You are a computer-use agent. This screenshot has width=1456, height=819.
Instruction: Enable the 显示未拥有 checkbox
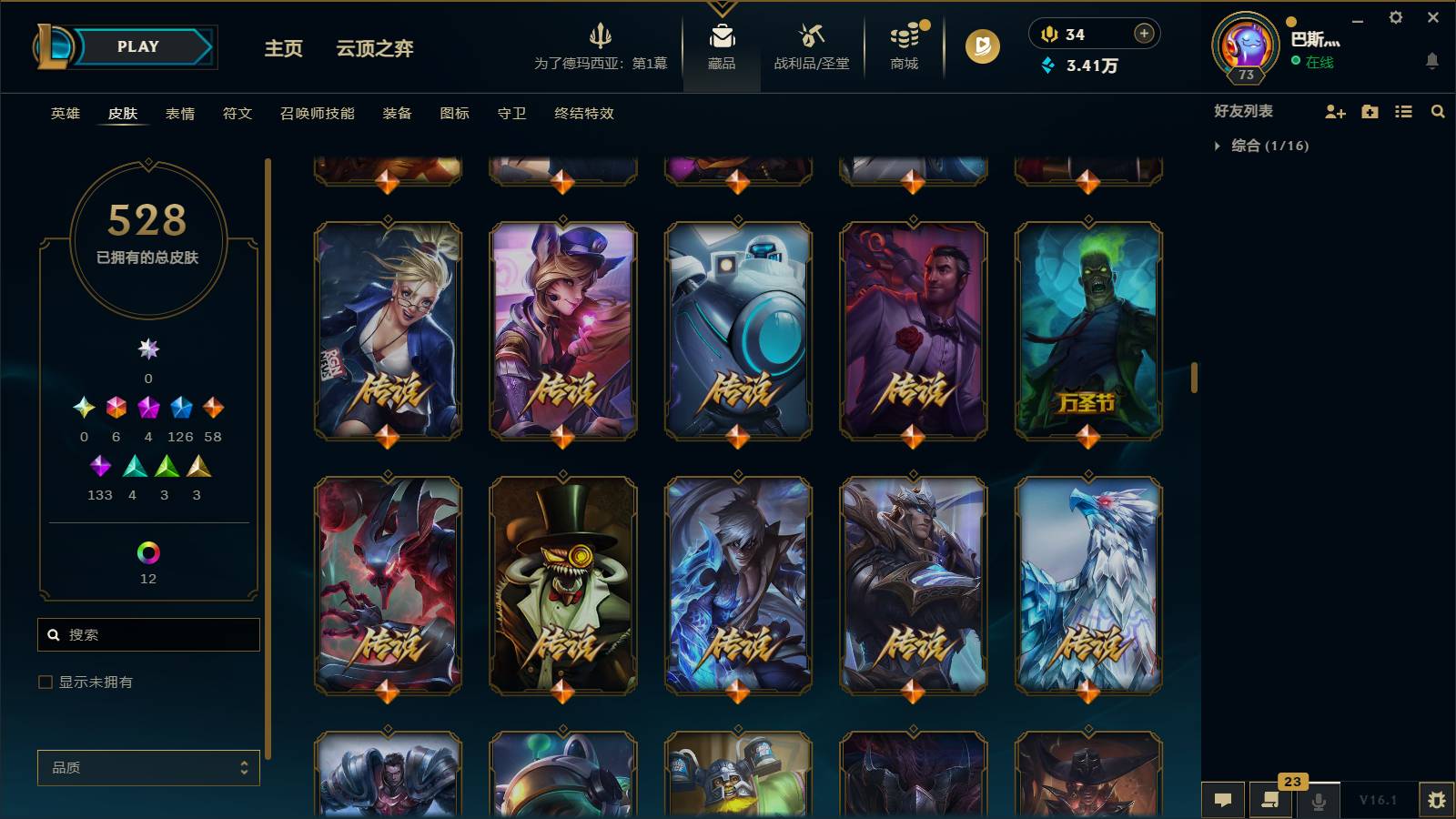click(x=43, y=681)
